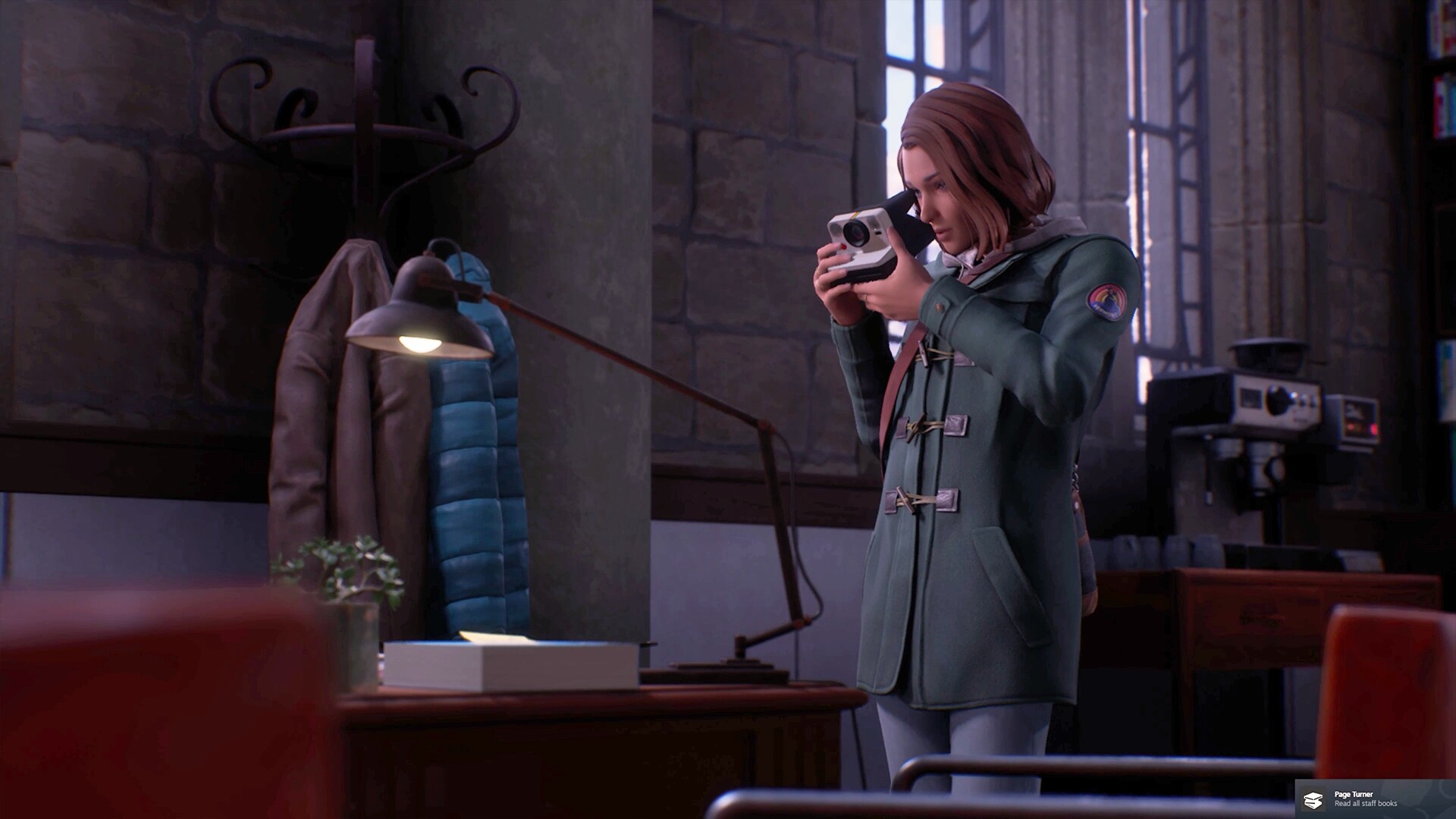Click the Page Turner title text
This screenshot has height=819, width=1456.
coord(1354,793)
